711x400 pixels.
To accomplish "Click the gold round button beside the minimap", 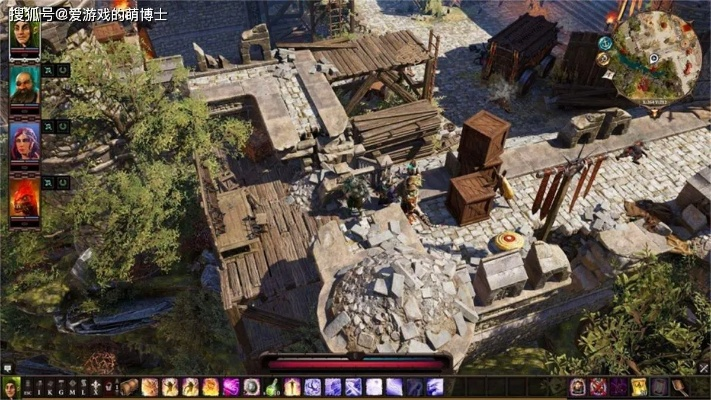I will coord(603,59).
